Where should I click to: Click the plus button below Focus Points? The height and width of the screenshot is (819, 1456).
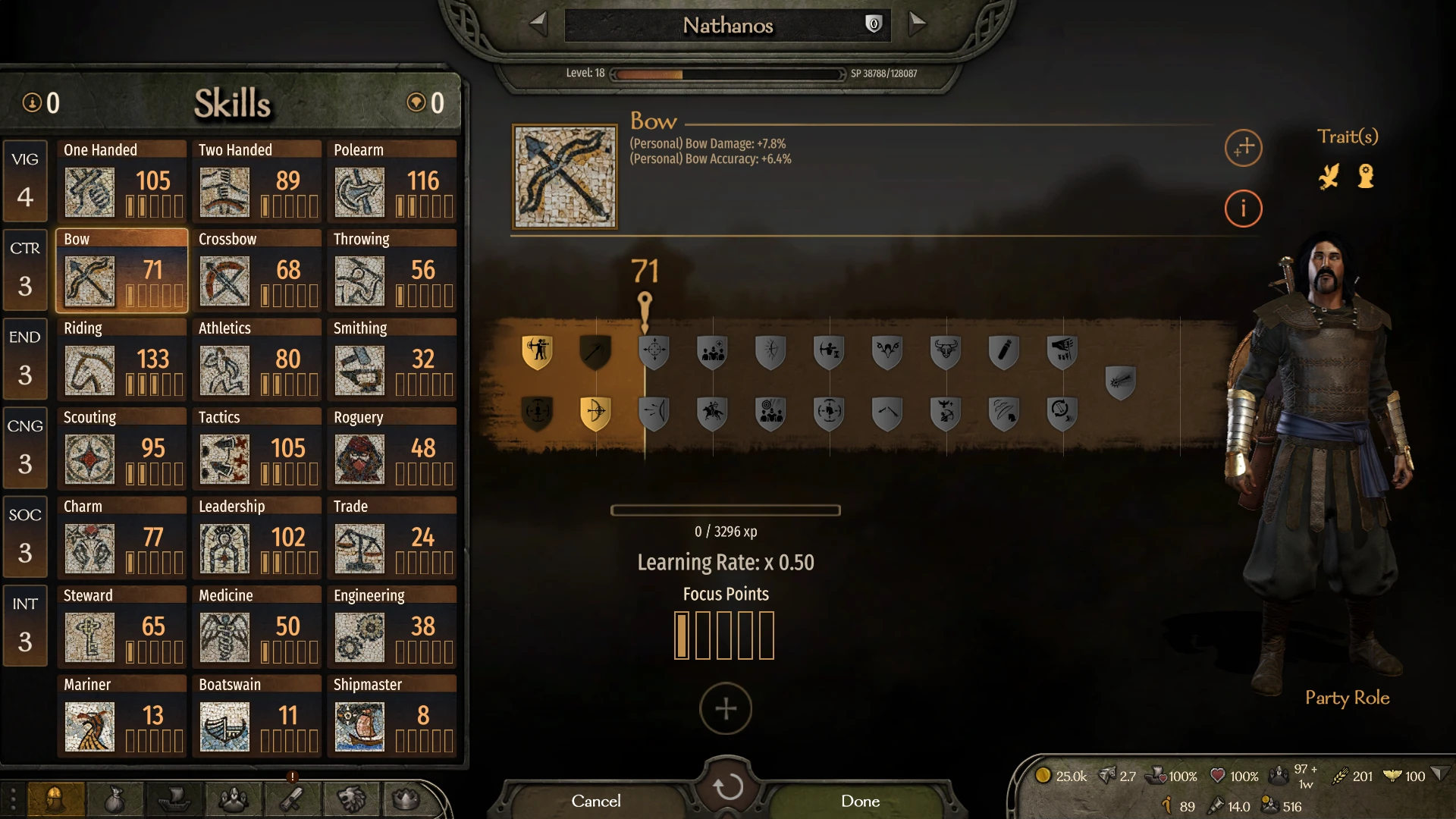pyautogui.click(x=725, y=708)
